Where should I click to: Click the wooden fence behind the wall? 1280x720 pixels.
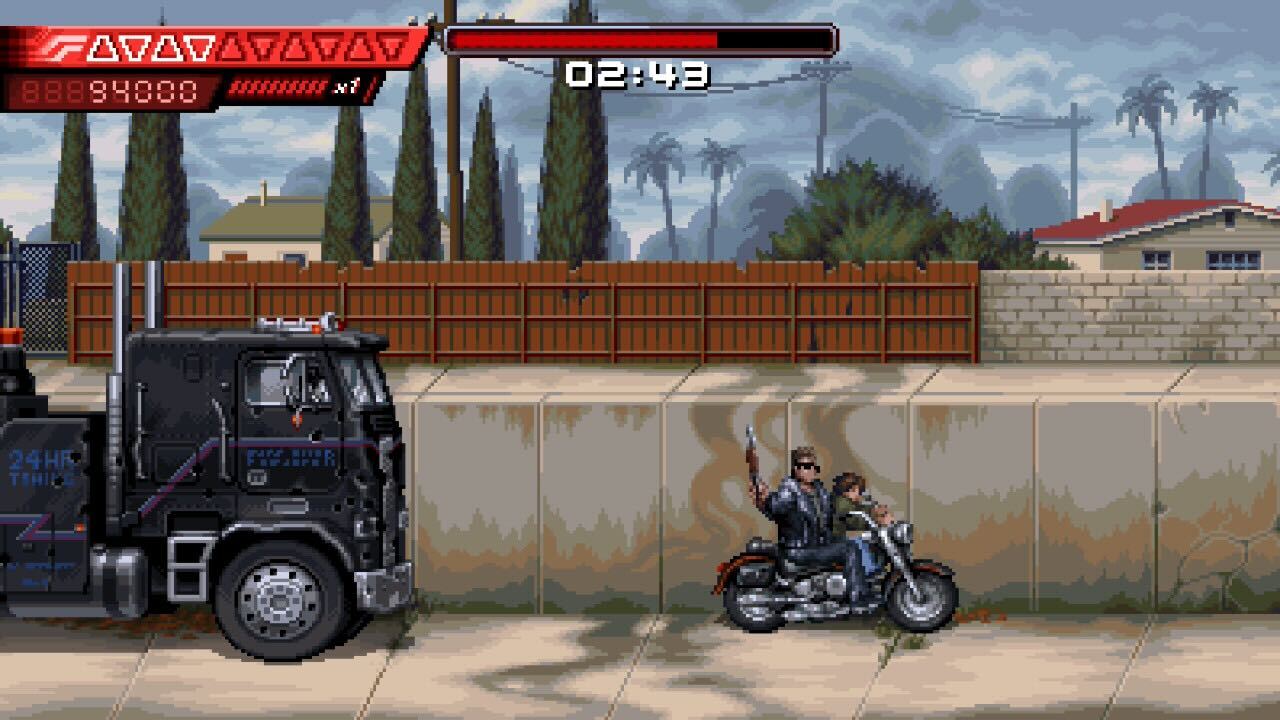[x=600, y=310]
